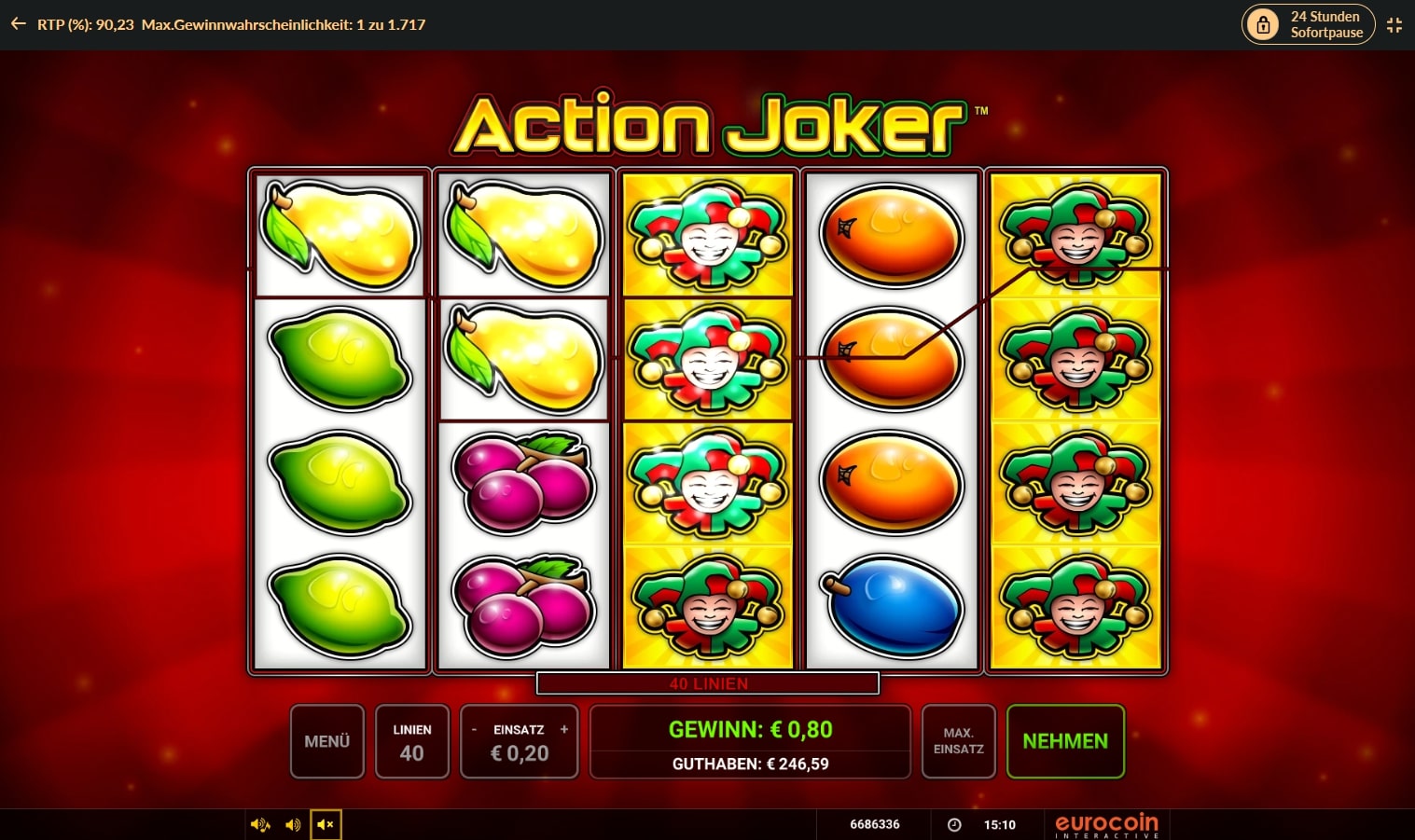Image resolution: width=1415 pixels, height=840 pixels.
Task: Toggle the music speaker with notes icon
Action: tap(259, 824)
